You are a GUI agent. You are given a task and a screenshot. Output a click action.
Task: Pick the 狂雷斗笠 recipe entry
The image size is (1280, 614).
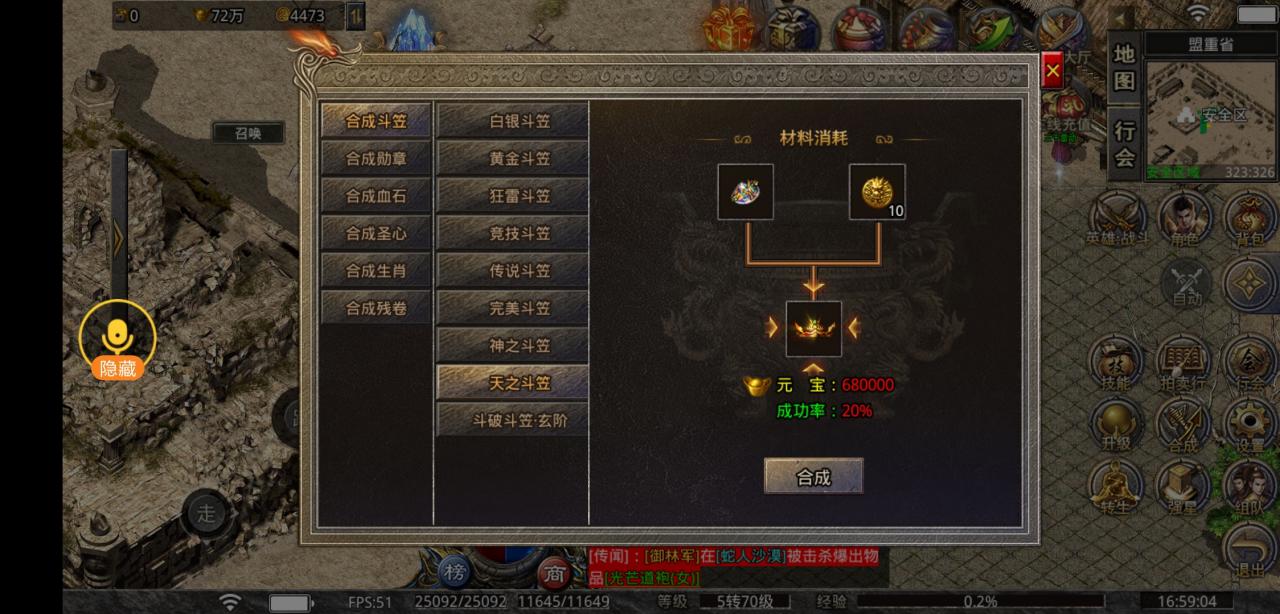(x=512, y=196)
